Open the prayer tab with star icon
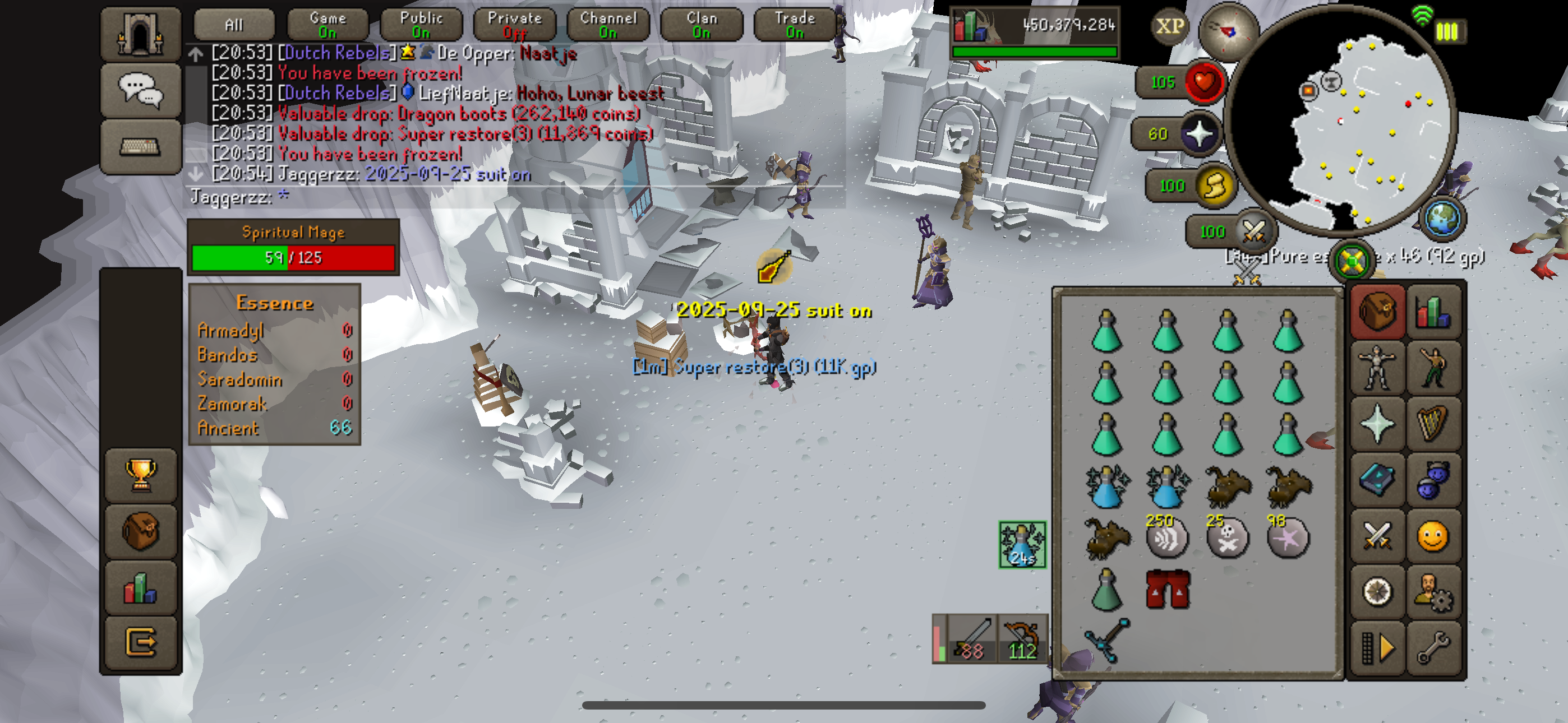Screen dimensions: 1568x723 pos(1377,424)
